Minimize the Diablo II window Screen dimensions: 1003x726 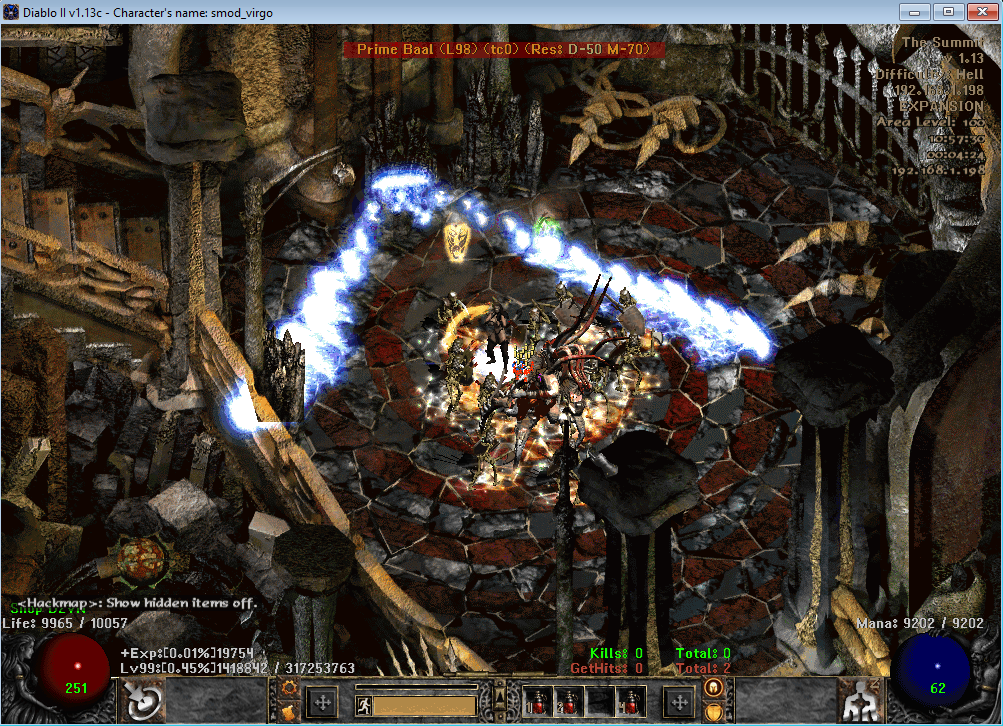915,12
